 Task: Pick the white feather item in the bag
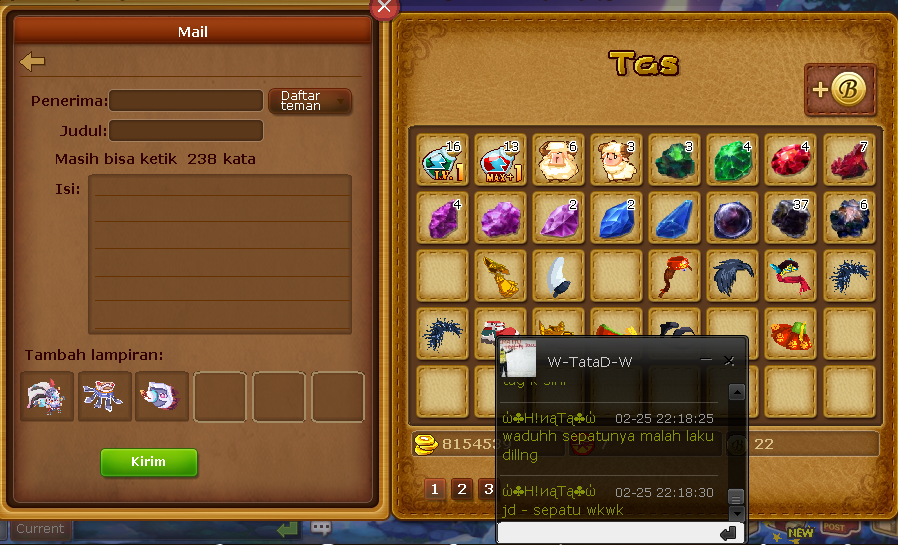(558, 276)
